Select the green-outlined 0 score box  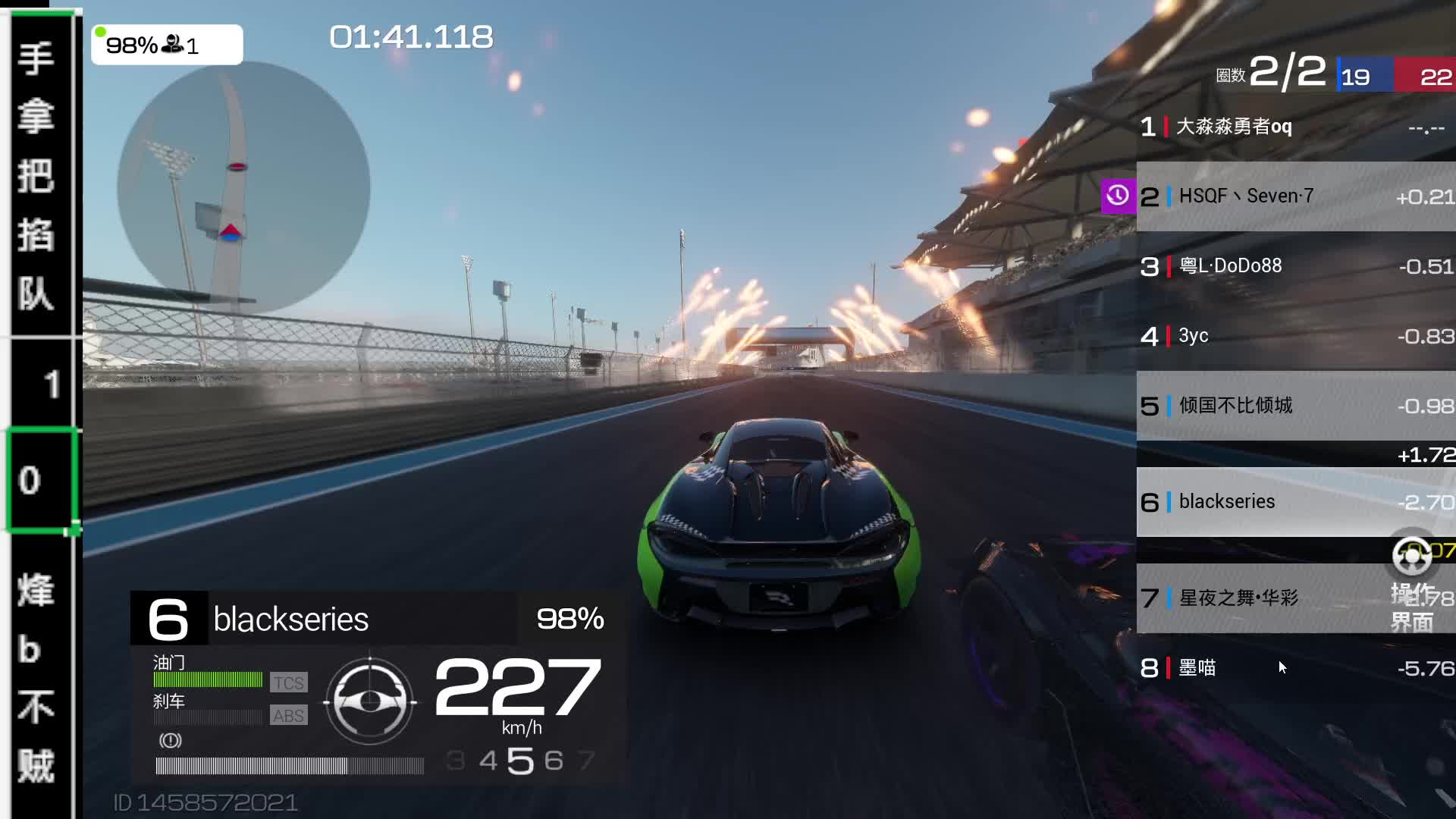click(x=42, y=480)
